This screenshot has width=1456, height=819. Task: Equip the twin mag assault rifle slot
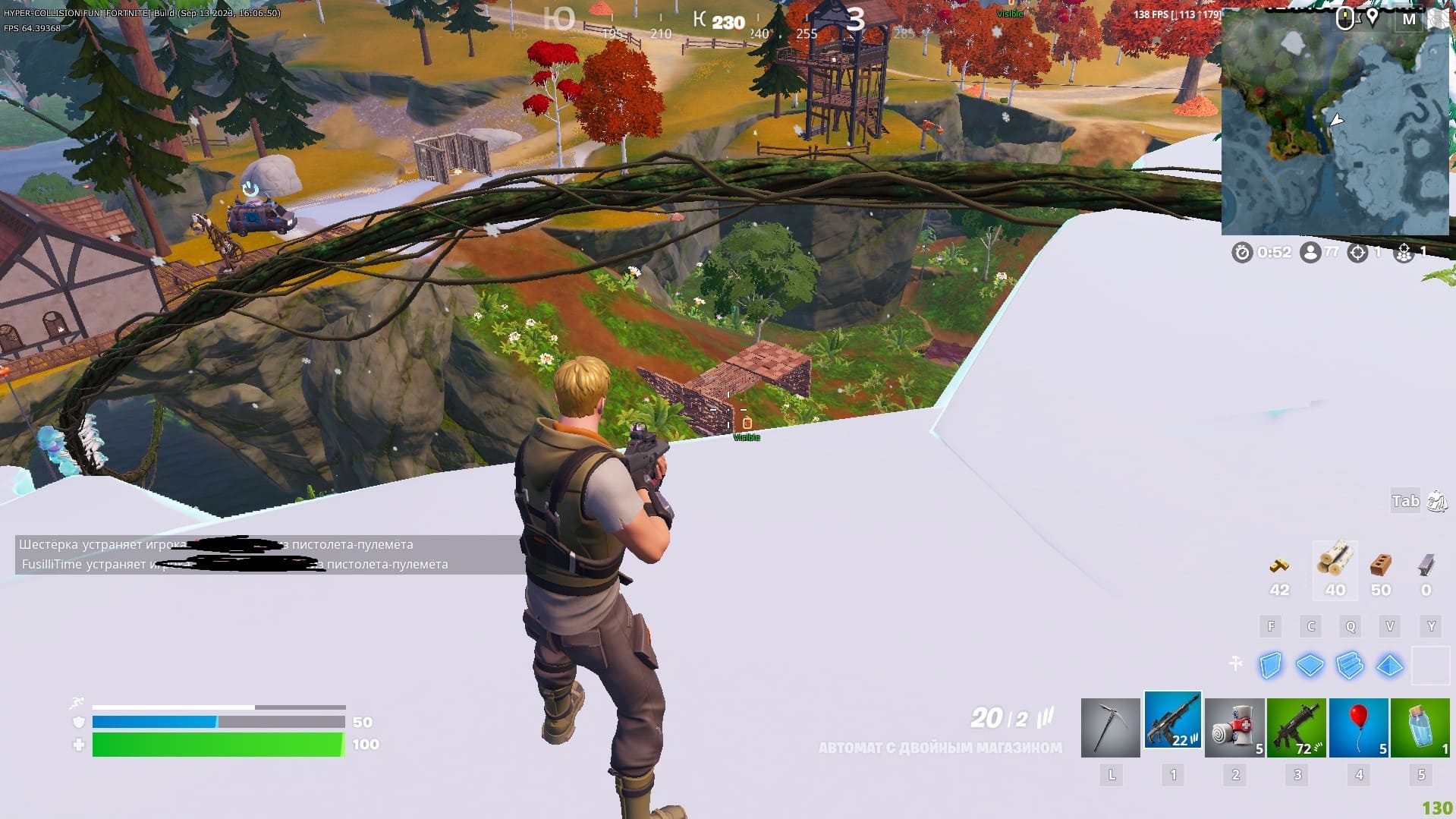pos(1172,722)
